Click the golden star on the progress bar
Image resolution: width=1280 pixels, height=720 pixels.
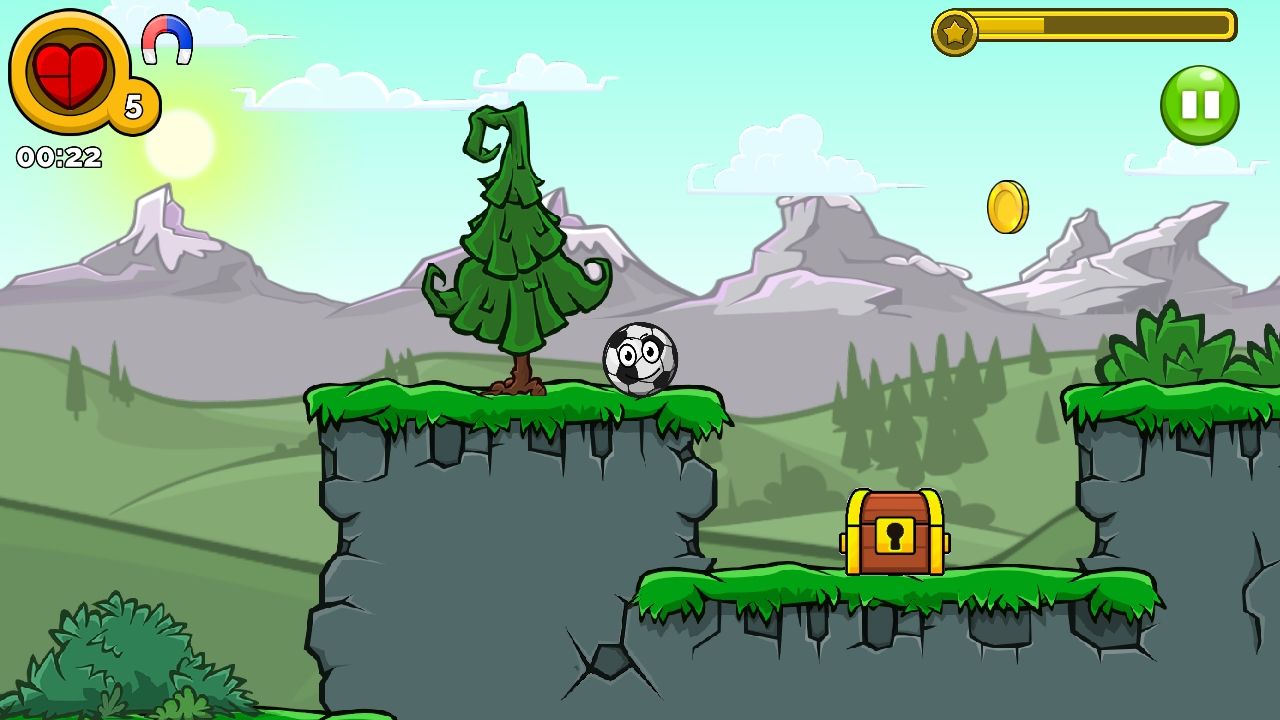click(957, 31)
